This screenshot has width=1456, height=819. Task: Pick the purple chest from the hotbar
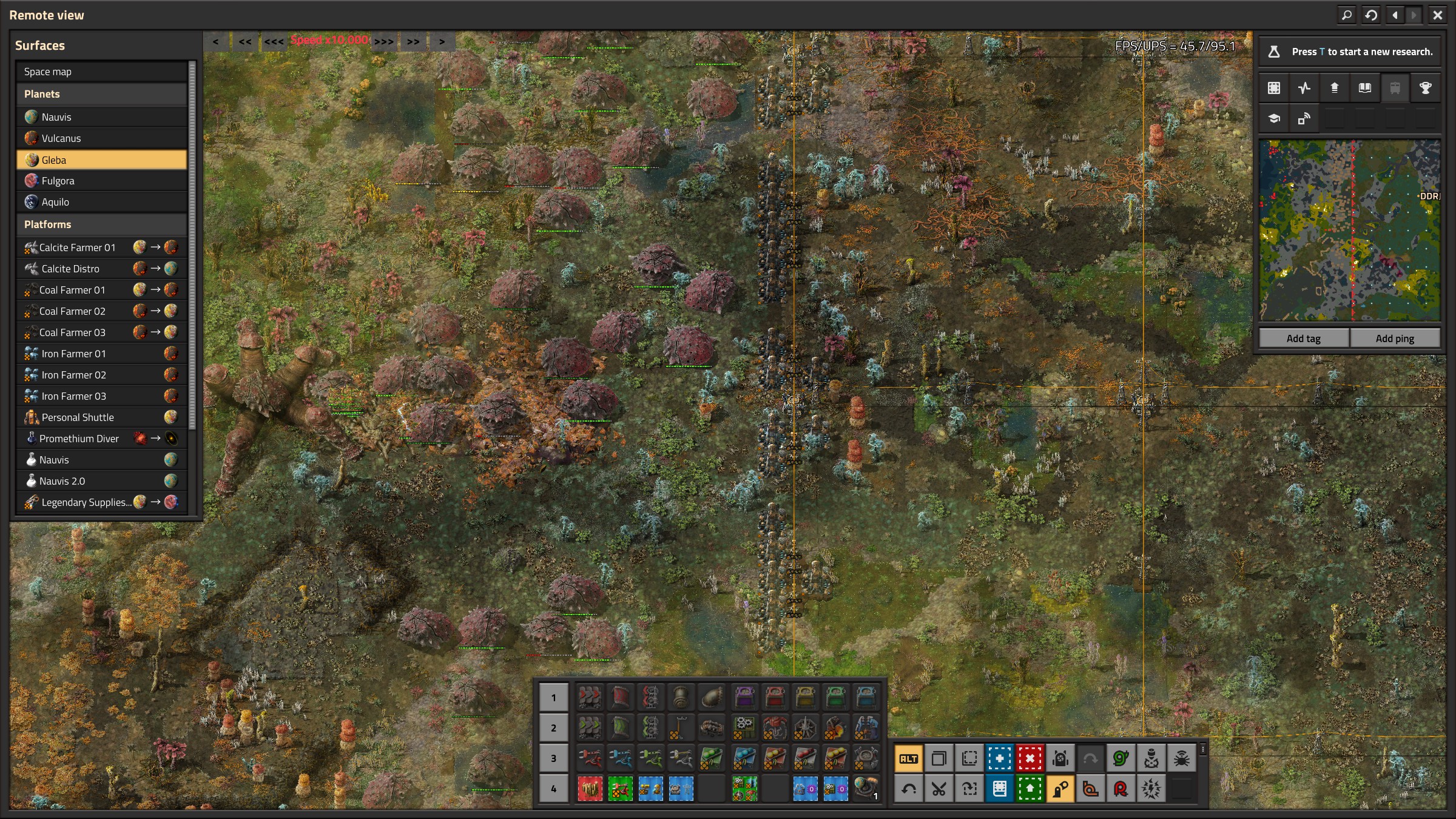744,698
